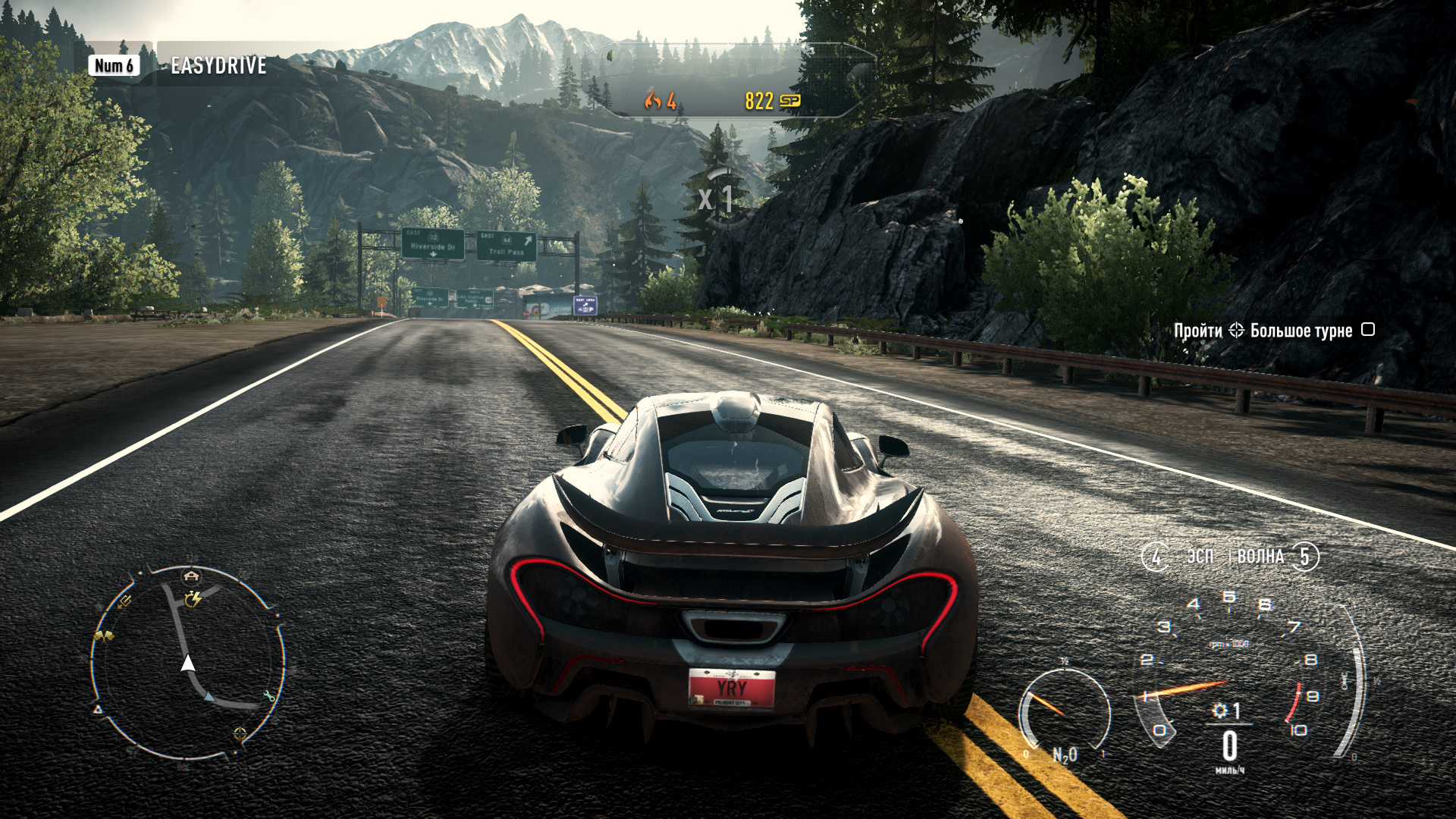Click the crosshair pursuit icon on the minimap
1456x819 pixels.
(x=239, y=733)
